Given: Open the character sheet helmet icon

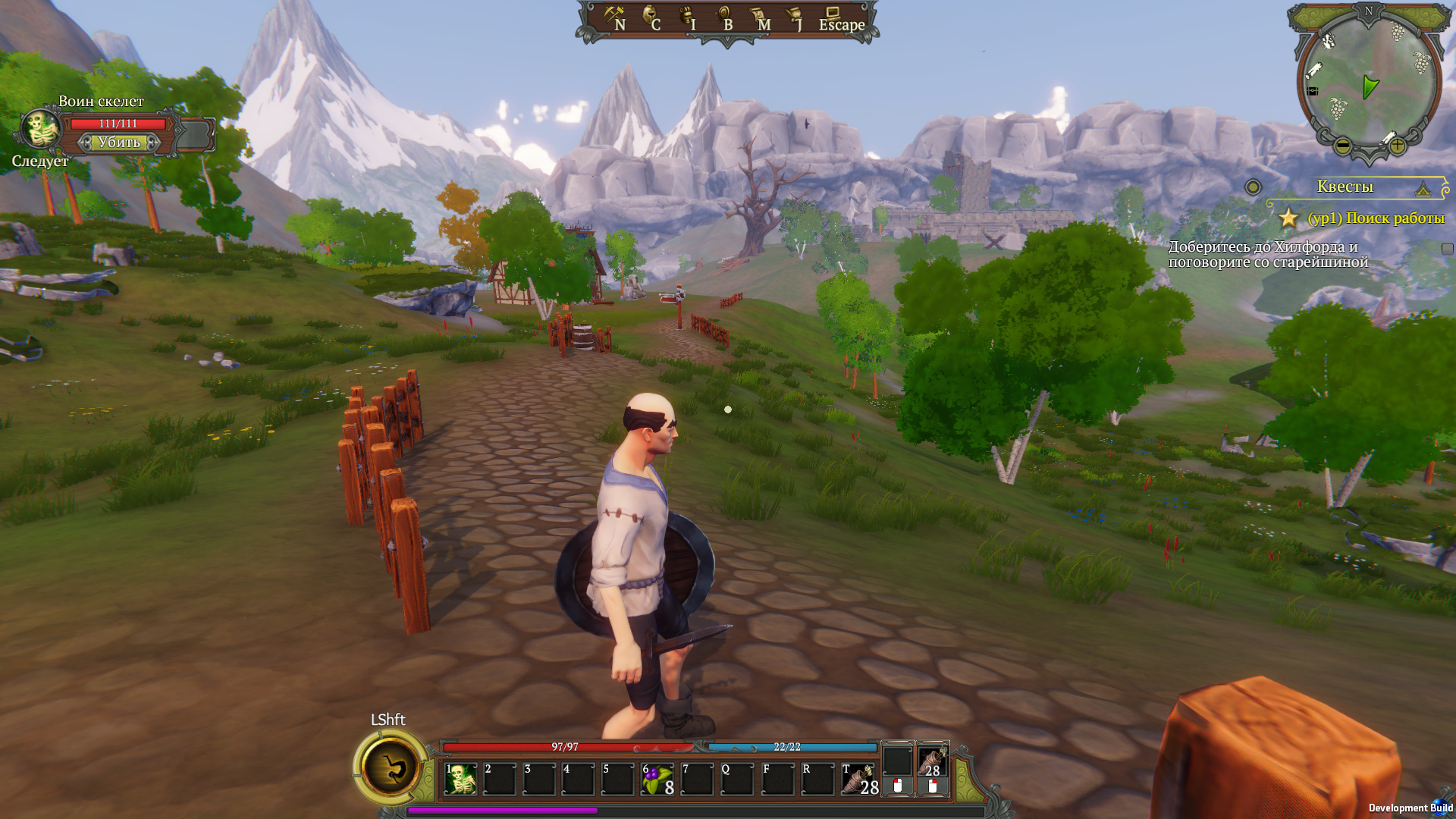Looking at the screenshot, I should tap(651, 18).
